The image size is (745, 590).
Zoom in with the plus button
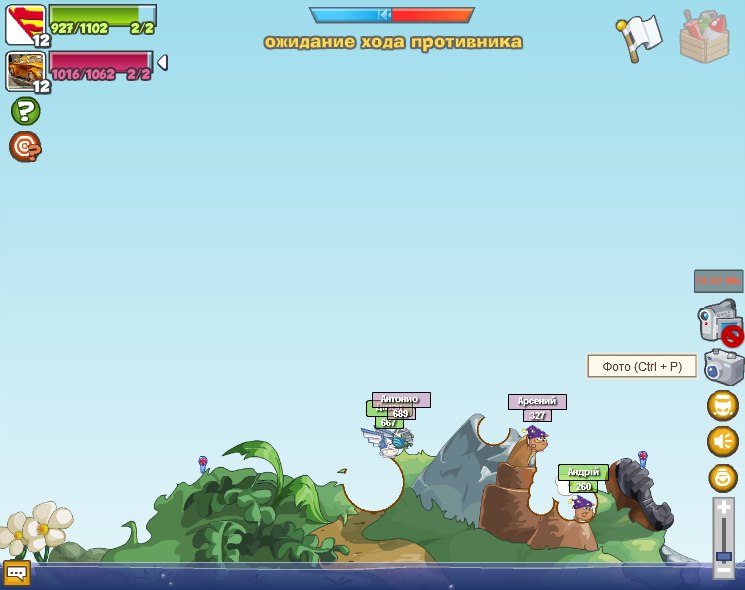coord(724,509)
